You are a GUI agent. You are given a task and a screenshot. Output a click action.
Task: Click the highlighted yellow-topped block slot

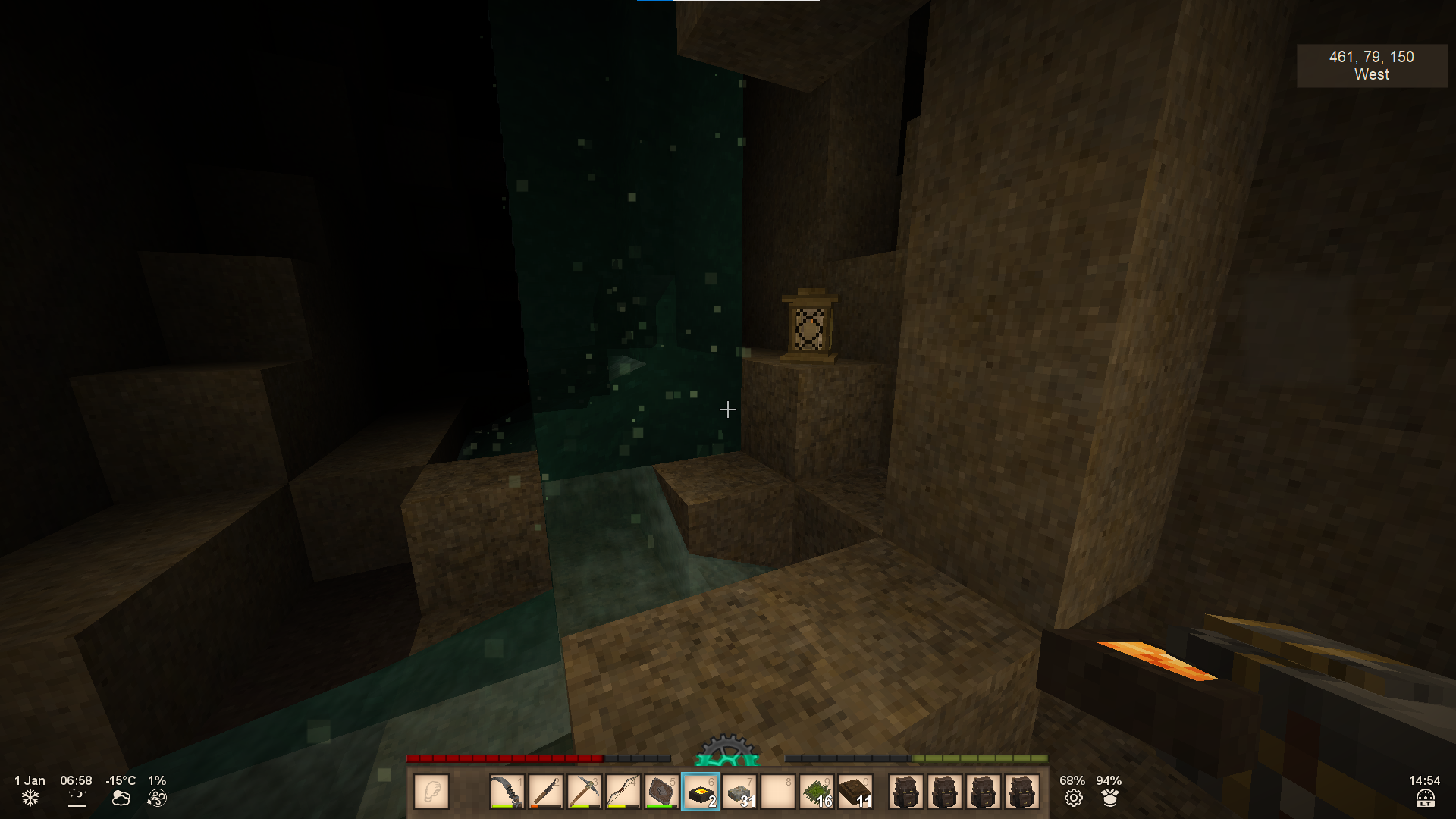[701, 792]
